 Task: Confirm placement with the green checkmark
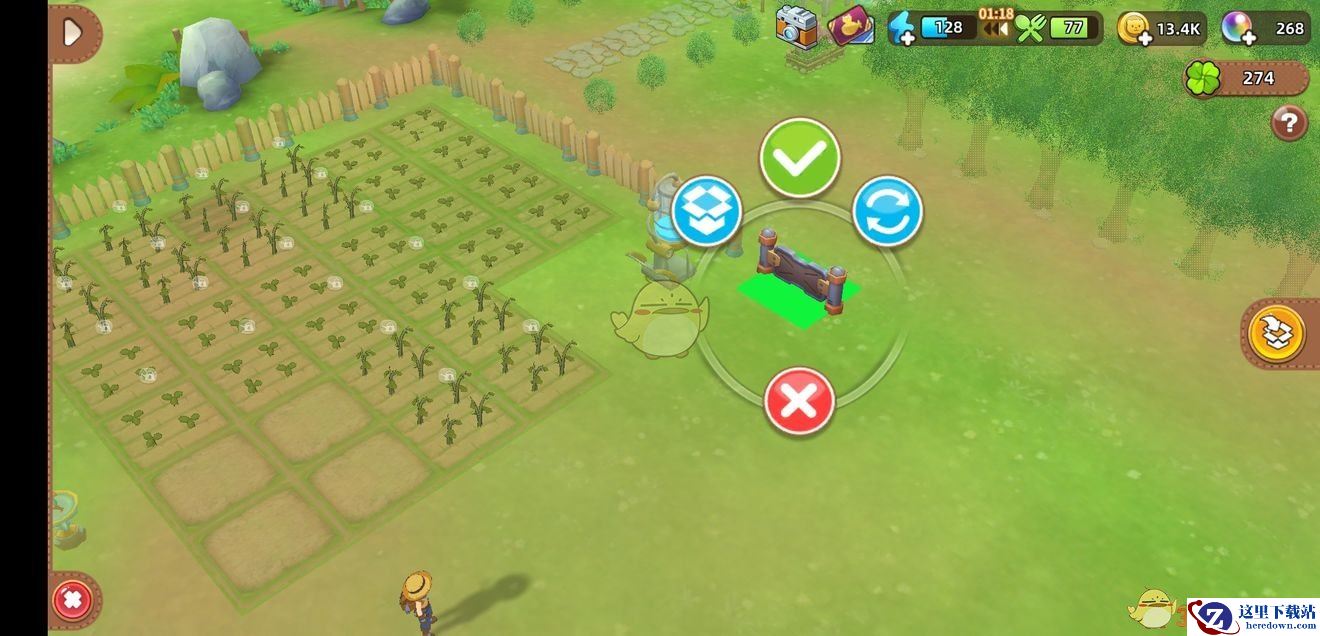click(x=799, y=157)
